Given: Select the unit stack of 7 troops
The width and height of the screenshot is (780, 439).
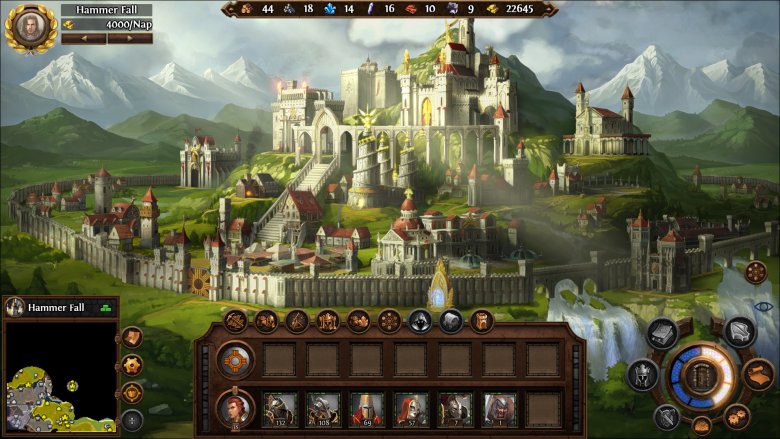Looking at the screenshot, I should coord(455,409).
